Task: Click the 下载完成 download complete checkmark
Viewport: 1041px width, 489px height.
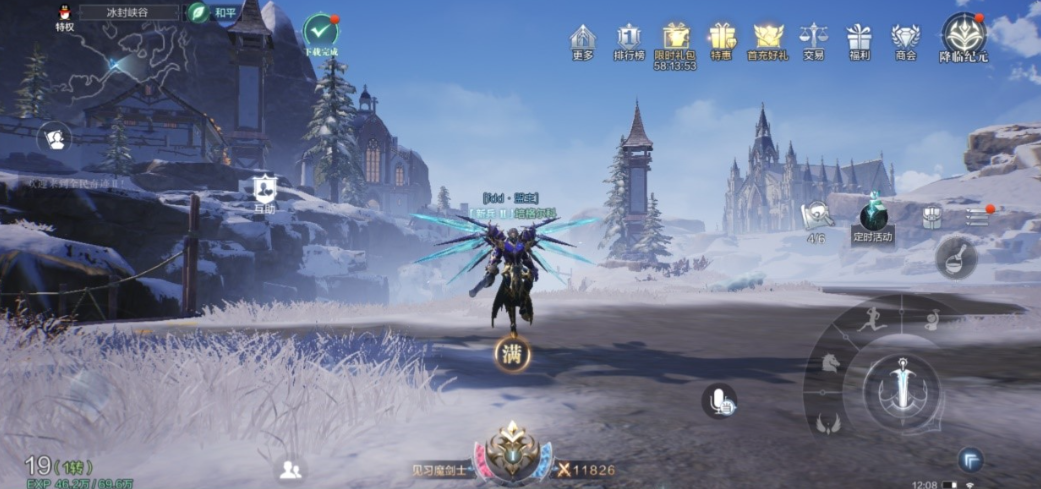Action: (x=321, y=33)
